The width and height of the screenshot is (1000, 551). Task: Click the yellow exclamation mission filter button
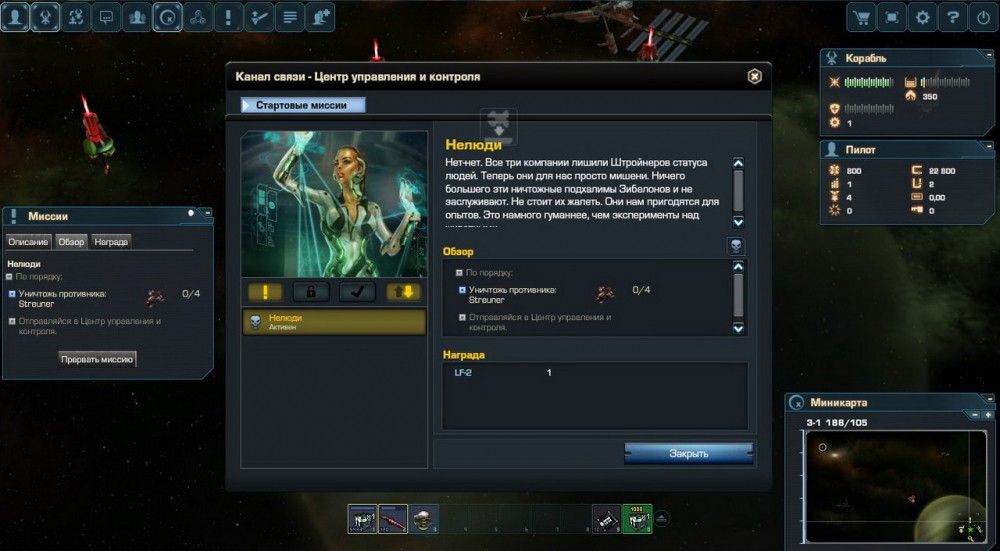[265, 291]
